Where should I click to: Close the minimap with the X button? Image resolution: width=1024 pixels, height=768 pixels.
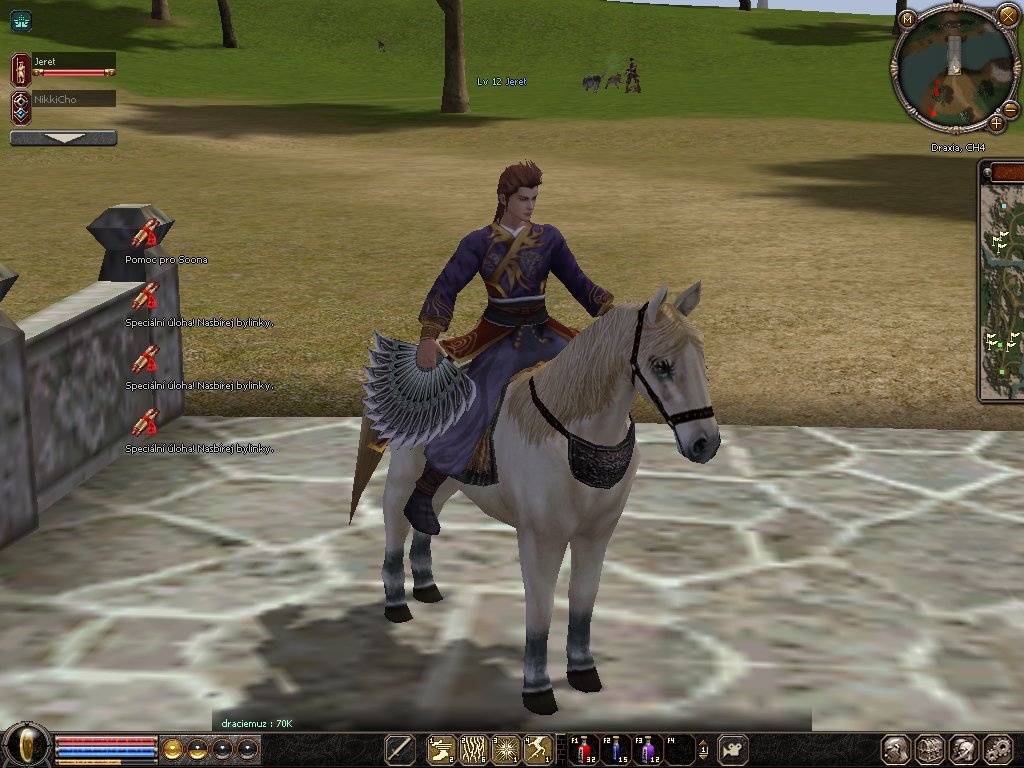tap(1008, 15)
